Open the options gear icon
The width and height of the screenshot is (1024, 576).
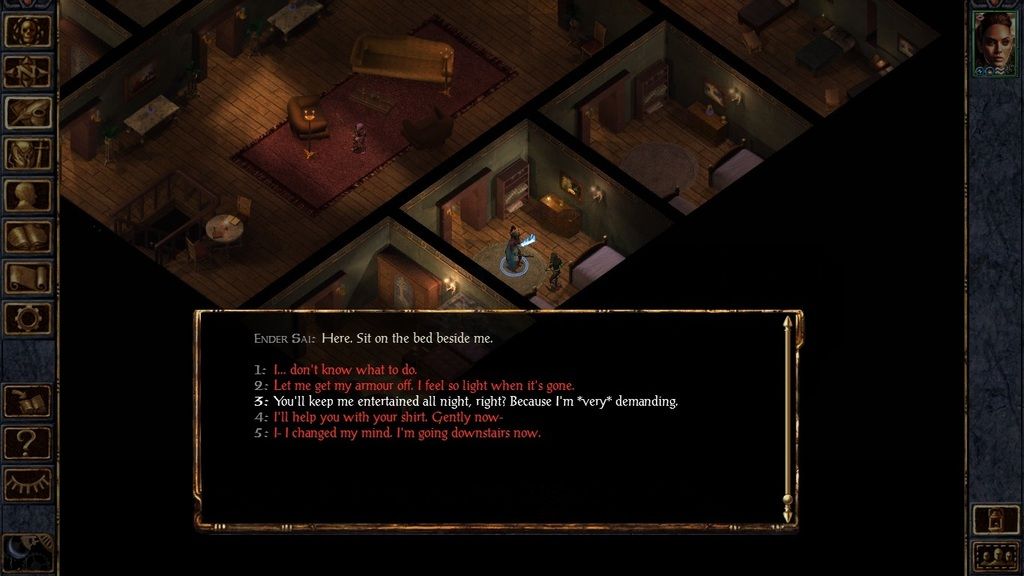click(x=28, y=318)
